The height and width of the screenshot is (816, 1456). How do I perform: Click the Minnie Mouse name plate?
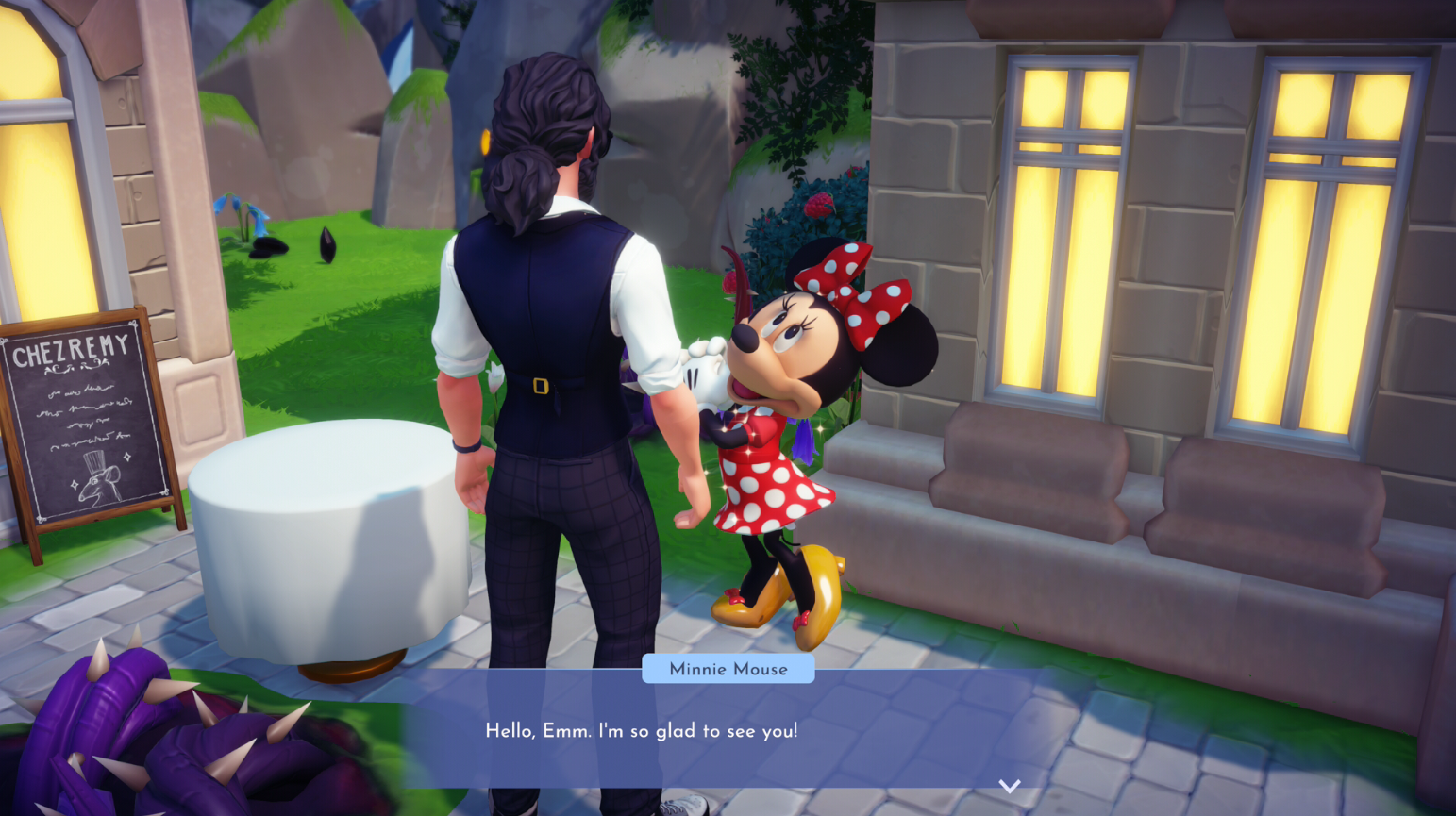[727, 670]
